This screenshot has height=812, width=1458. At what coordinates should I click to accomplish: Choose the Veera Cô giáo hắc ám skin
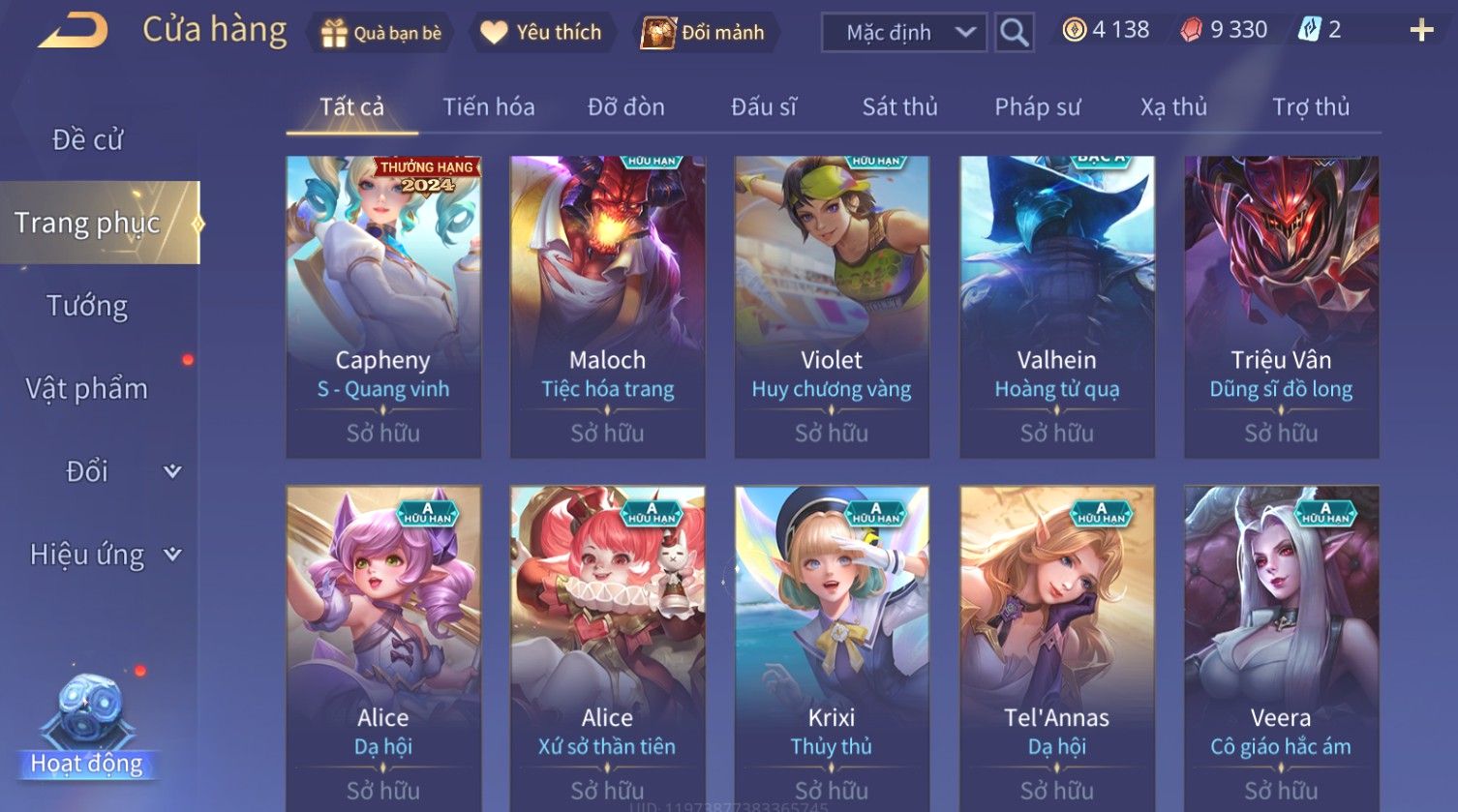1281,648
